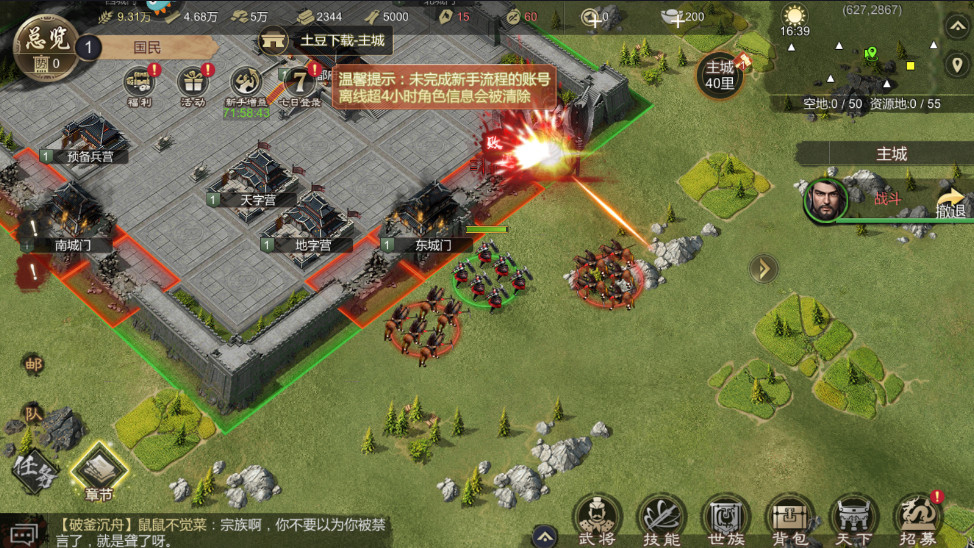Viewport: 974px width, 548px height.
Task: Open the 招募 recruit menu
Action: 917,518
